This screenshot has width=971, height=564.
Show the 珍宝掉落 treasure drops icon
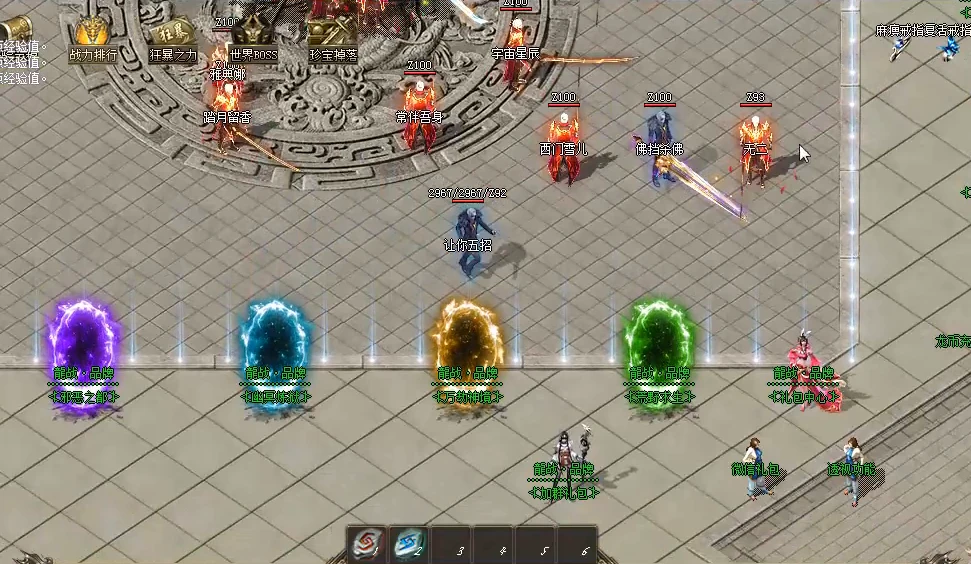point(333,37)
